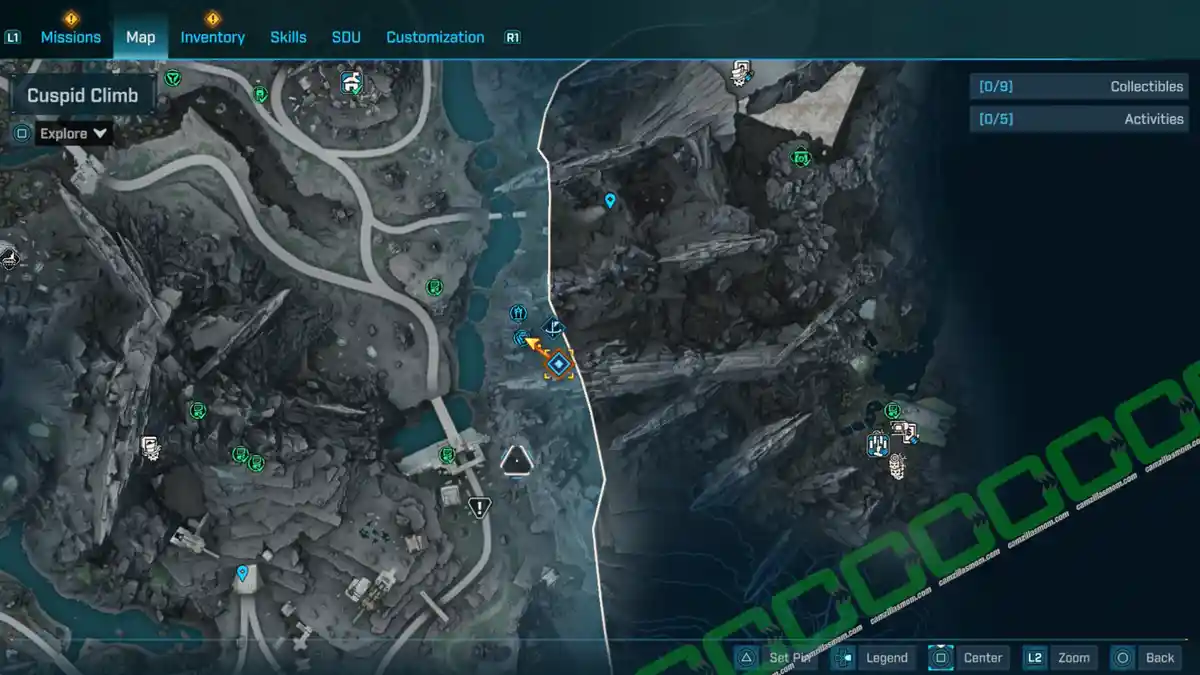Viewport: 1200px width, 675px height.
Task: Click the blue location pin on the rocks
Action: click(x=610, y=201)
